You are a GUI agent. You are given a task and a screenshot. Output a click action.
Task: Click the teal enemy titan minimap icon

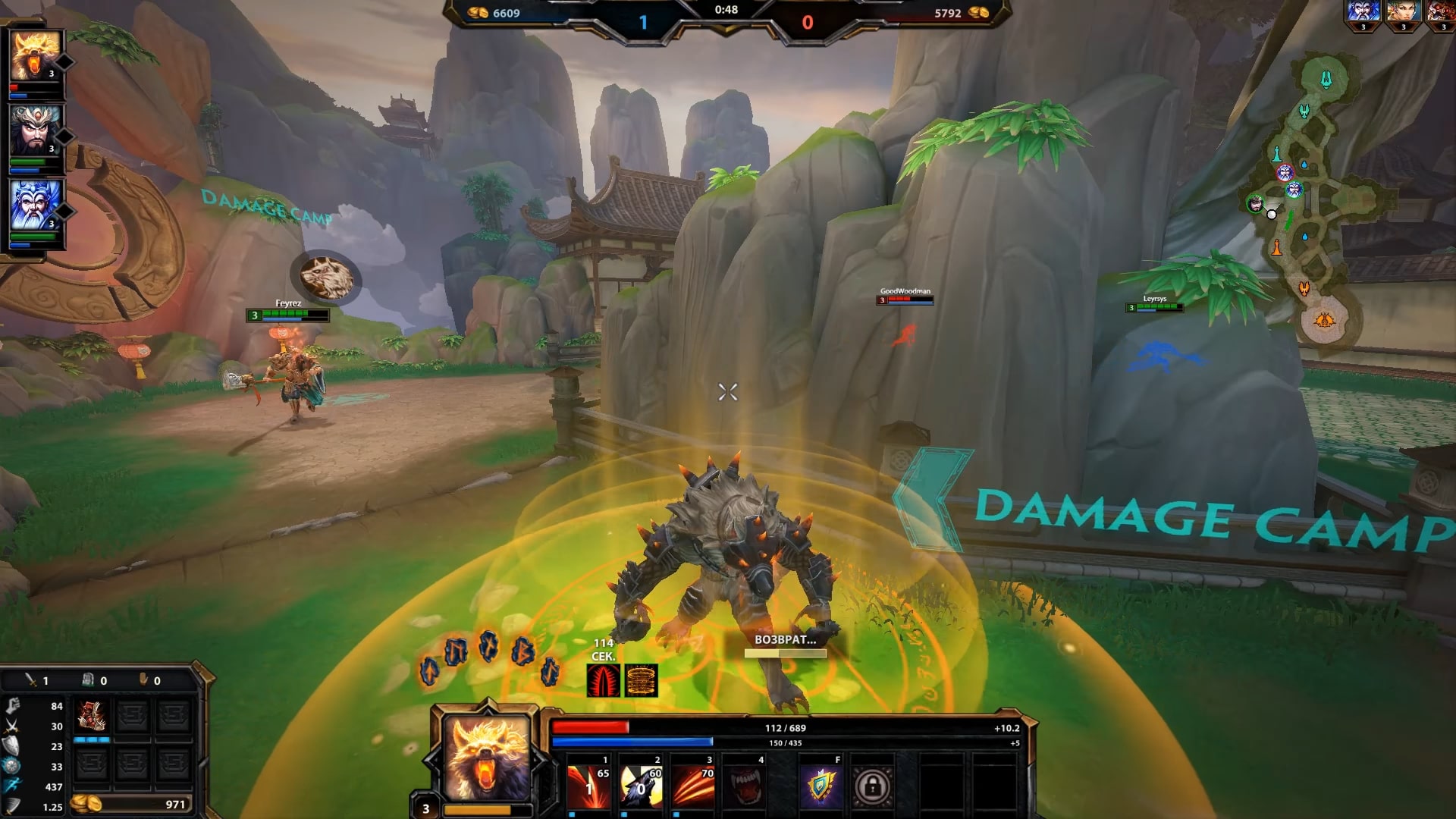click(1326, 79)
